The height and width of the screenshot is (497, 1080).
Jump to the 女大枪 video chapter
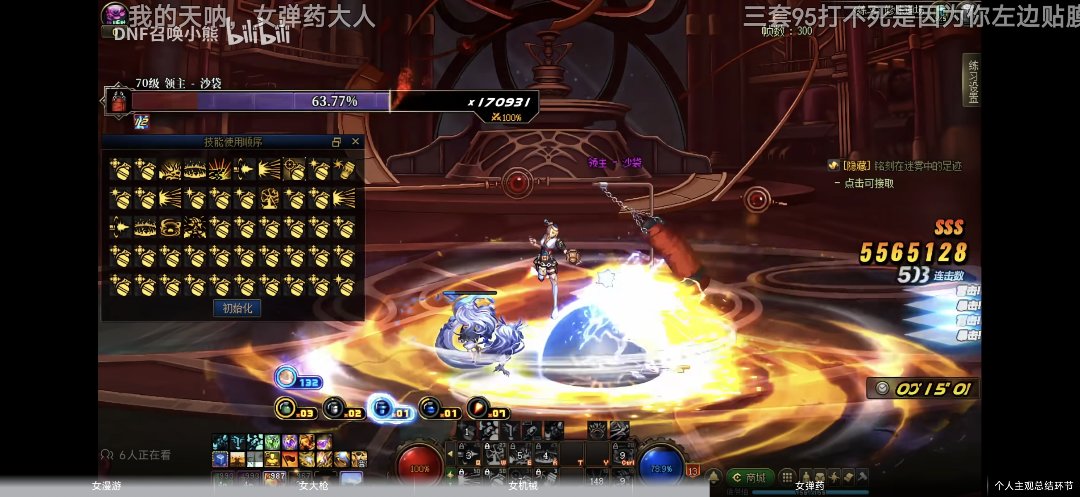(313, 486)
